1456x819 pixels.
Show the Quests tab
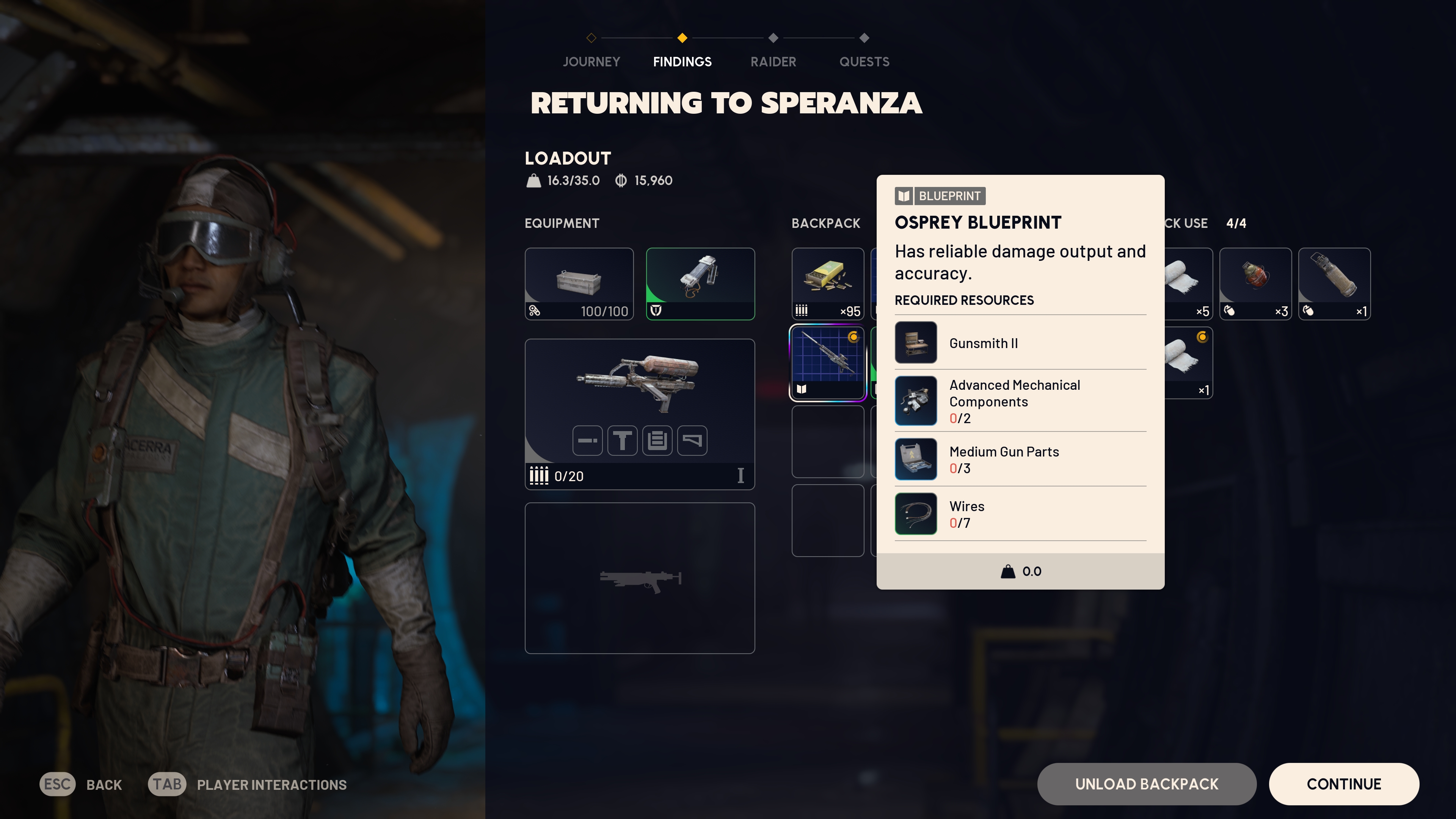(864, 61)
